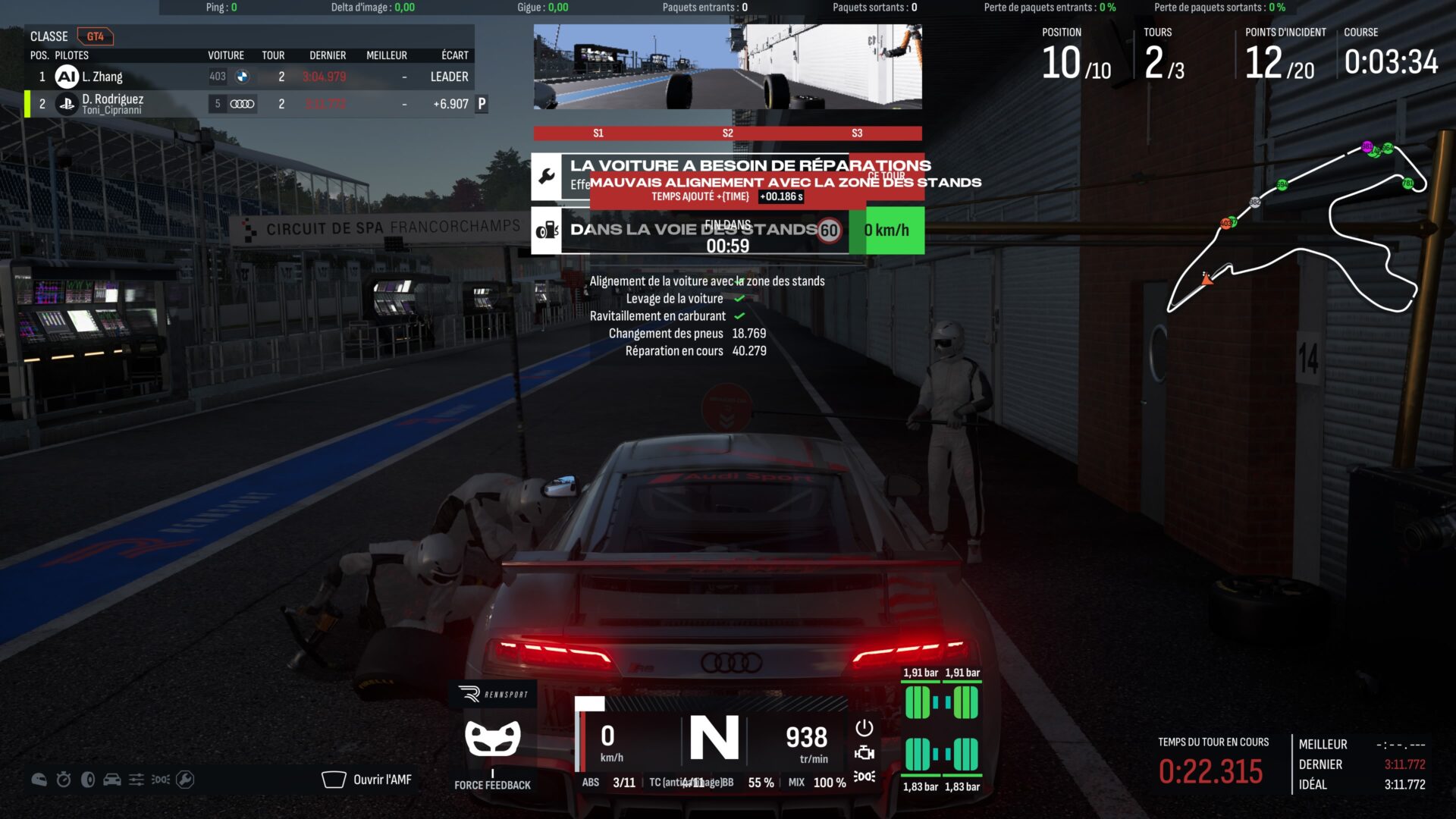Open the car icon panel
The height and width of the screenshot is (819, 1456).
[112, 780]
